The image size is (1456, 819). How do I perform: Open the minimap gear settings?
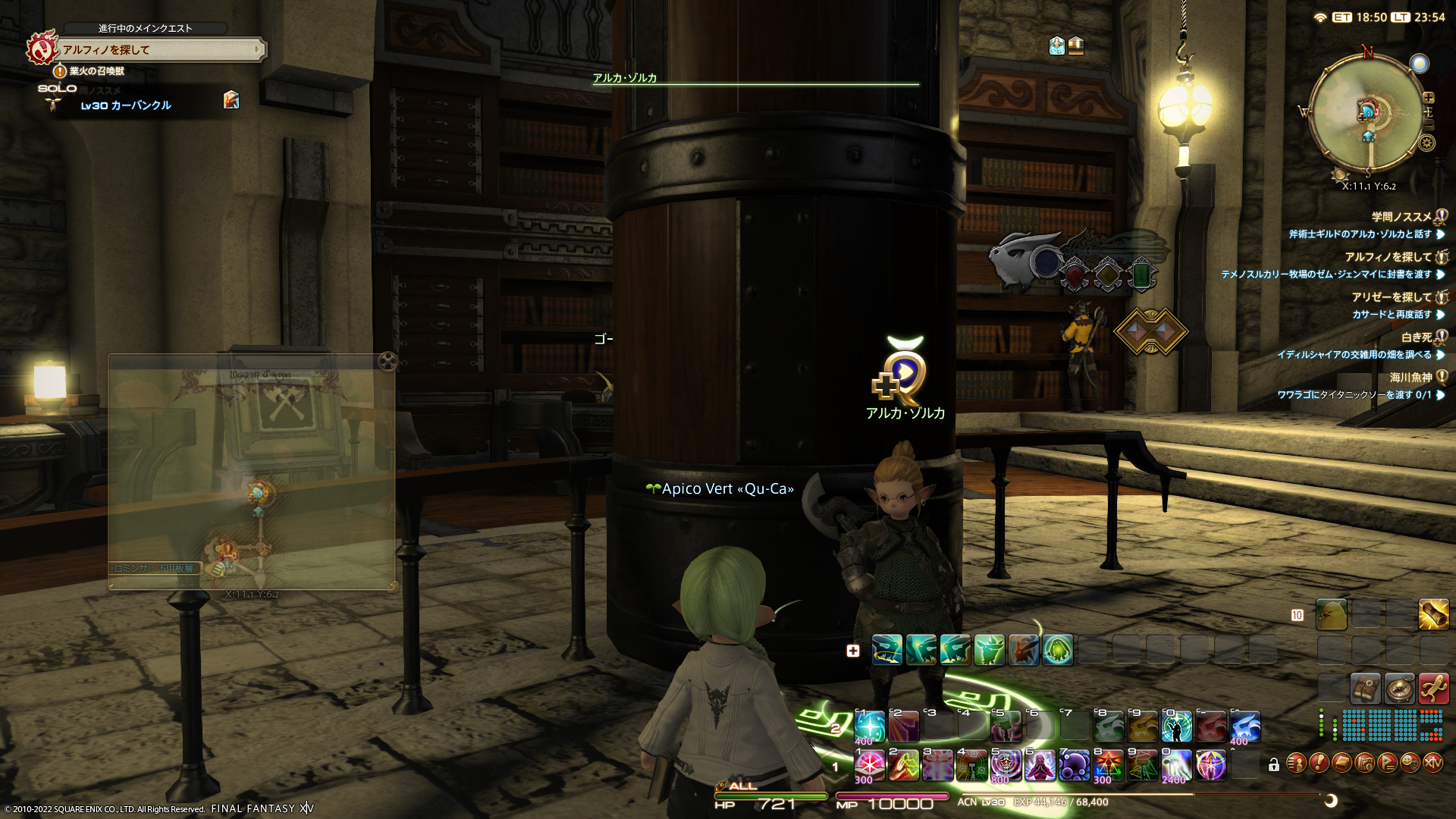1426,143
